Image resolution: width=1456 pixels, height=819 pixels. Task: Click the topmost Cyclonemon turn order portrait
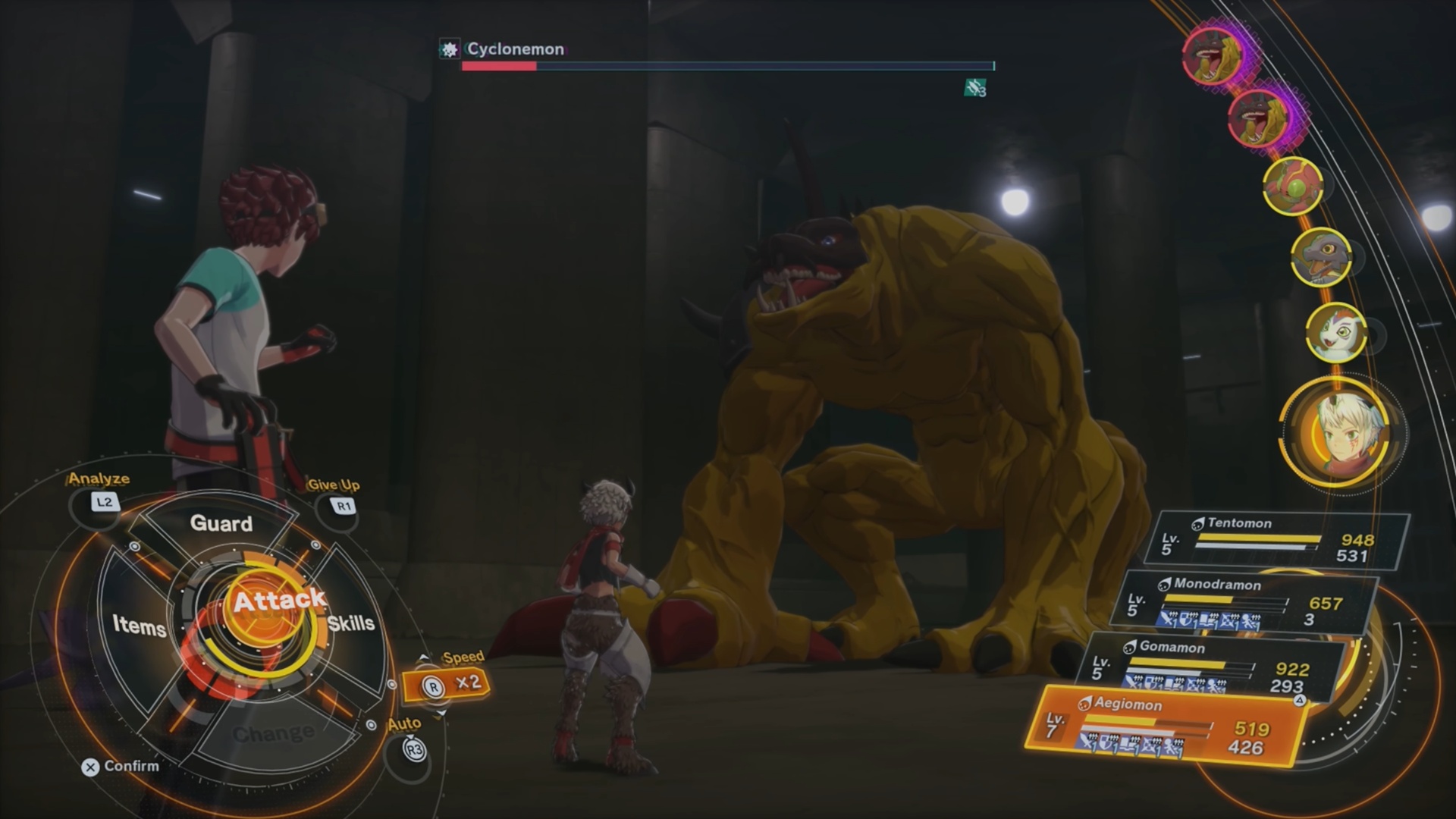1213,55
